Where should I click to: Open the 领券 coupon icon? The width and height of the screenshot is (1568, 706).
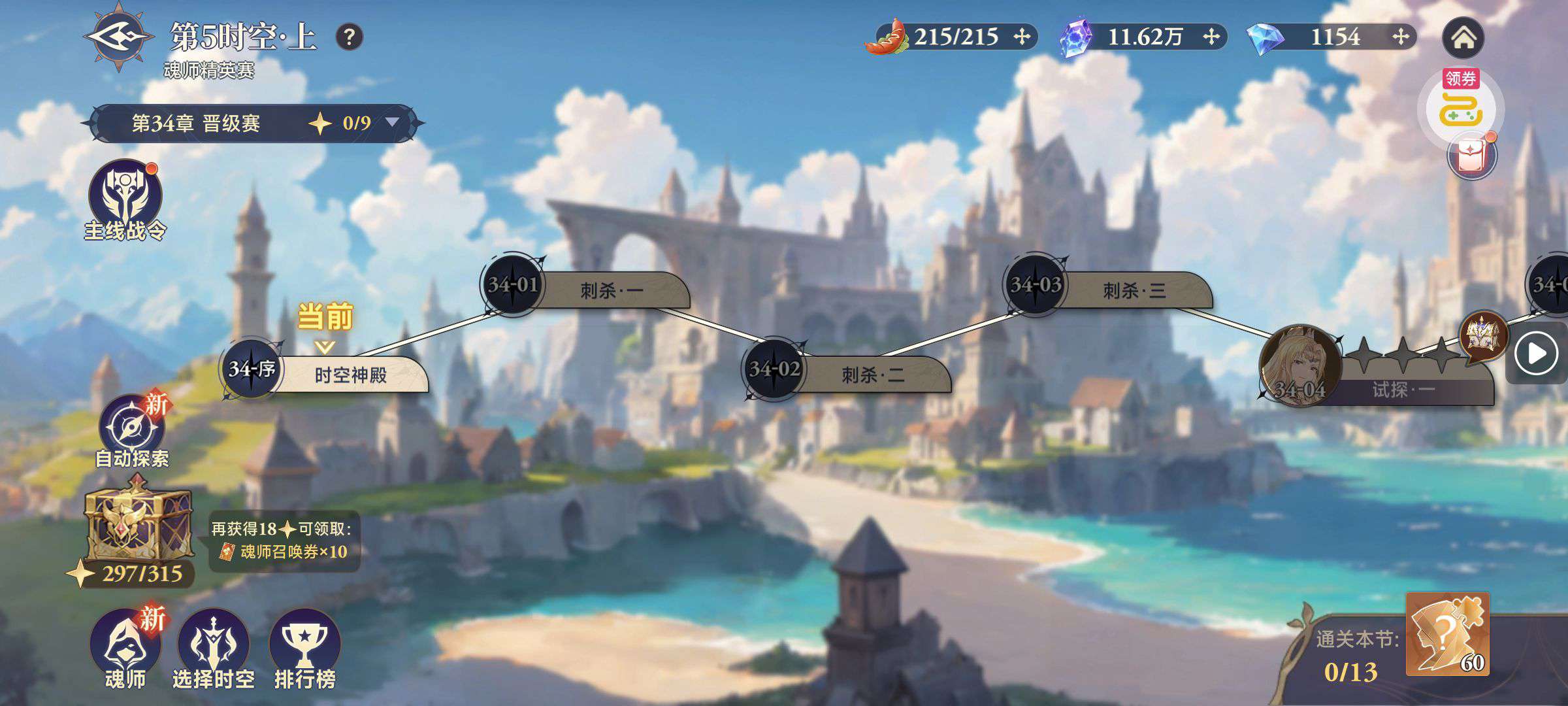[x=1461, y=107]
